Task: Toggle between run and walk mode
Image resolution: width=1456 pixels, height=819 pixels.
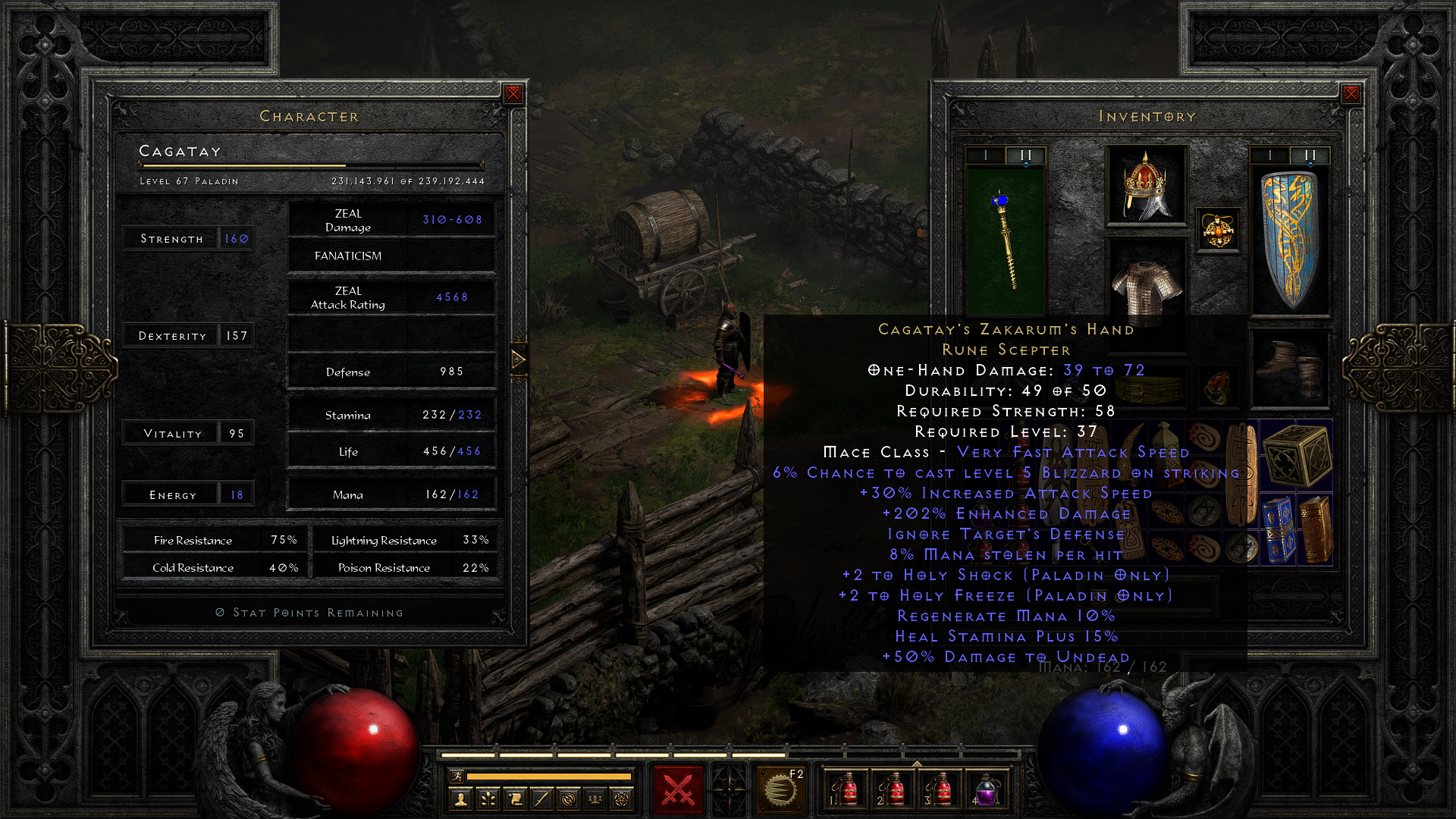Action: [x=457, y=777]
